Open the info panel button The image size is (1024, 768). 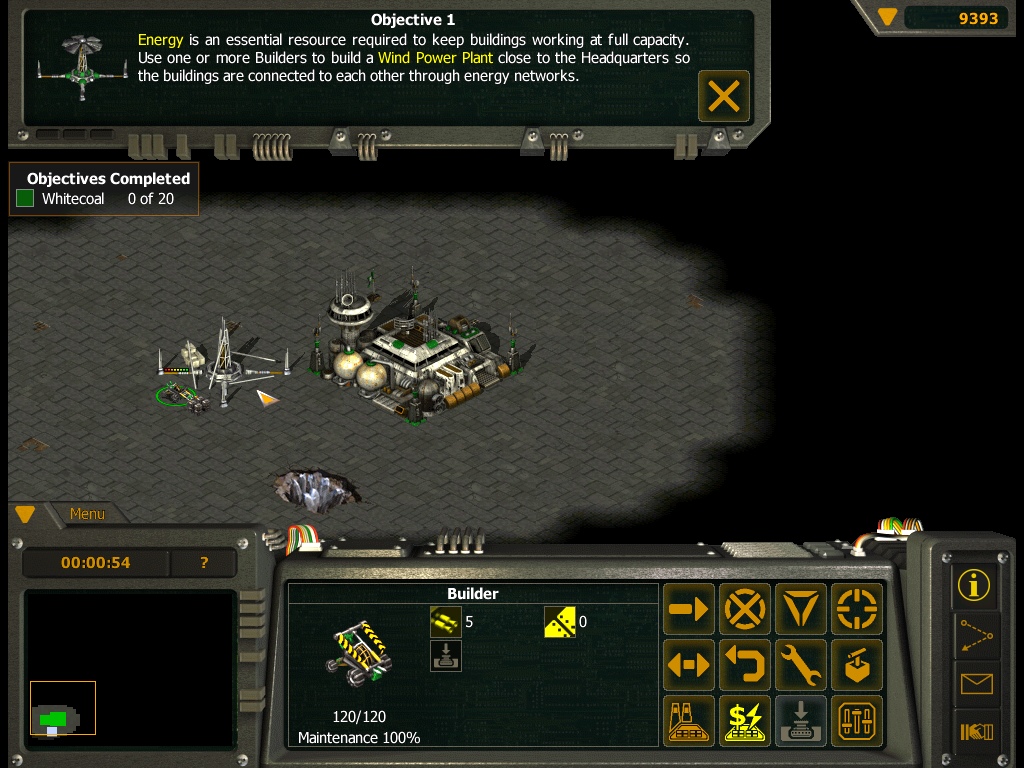975,585
